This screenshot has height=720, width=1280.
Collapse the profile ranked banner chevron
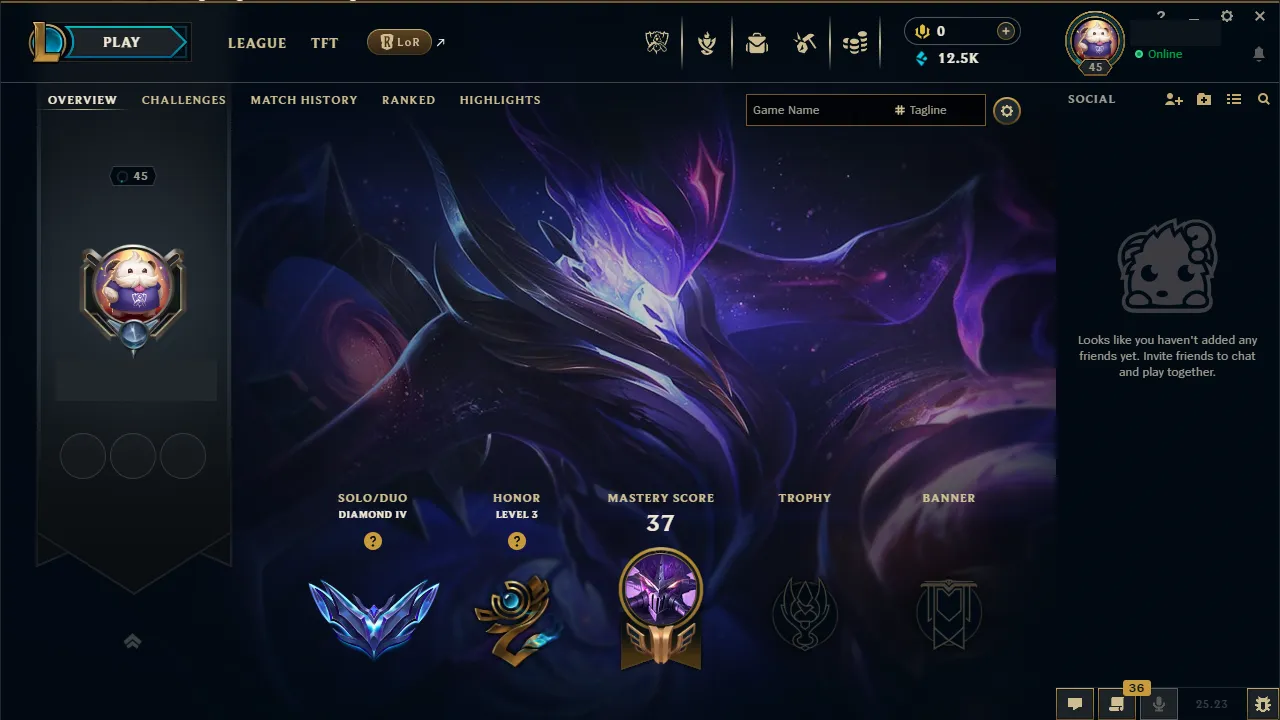(x=133, y=641)
